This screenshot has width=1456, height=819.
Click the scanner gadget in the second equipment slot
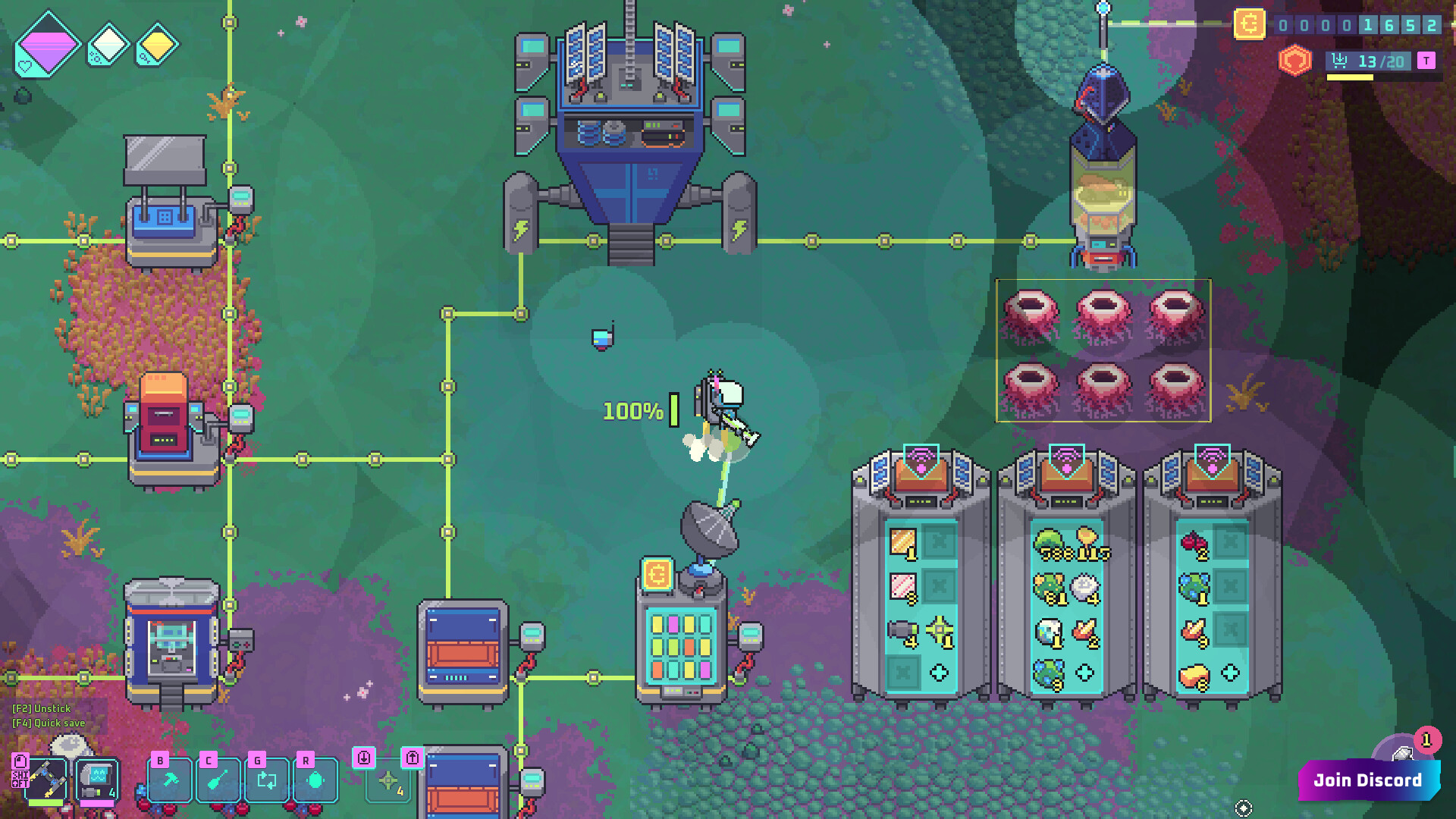[96, 777]
